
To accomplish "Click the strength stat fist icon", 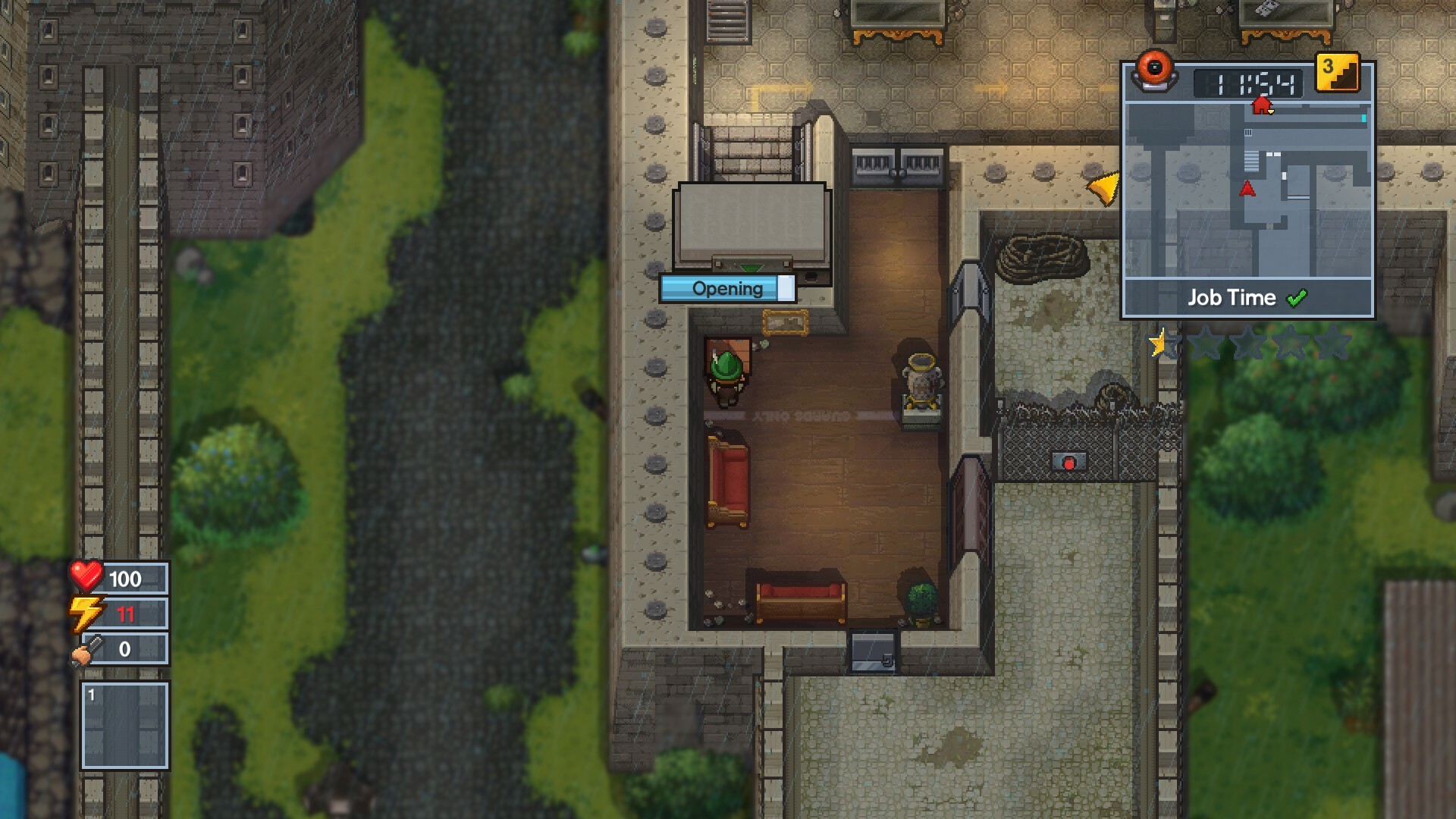I will pyautogui.click(x=86, y=649).
